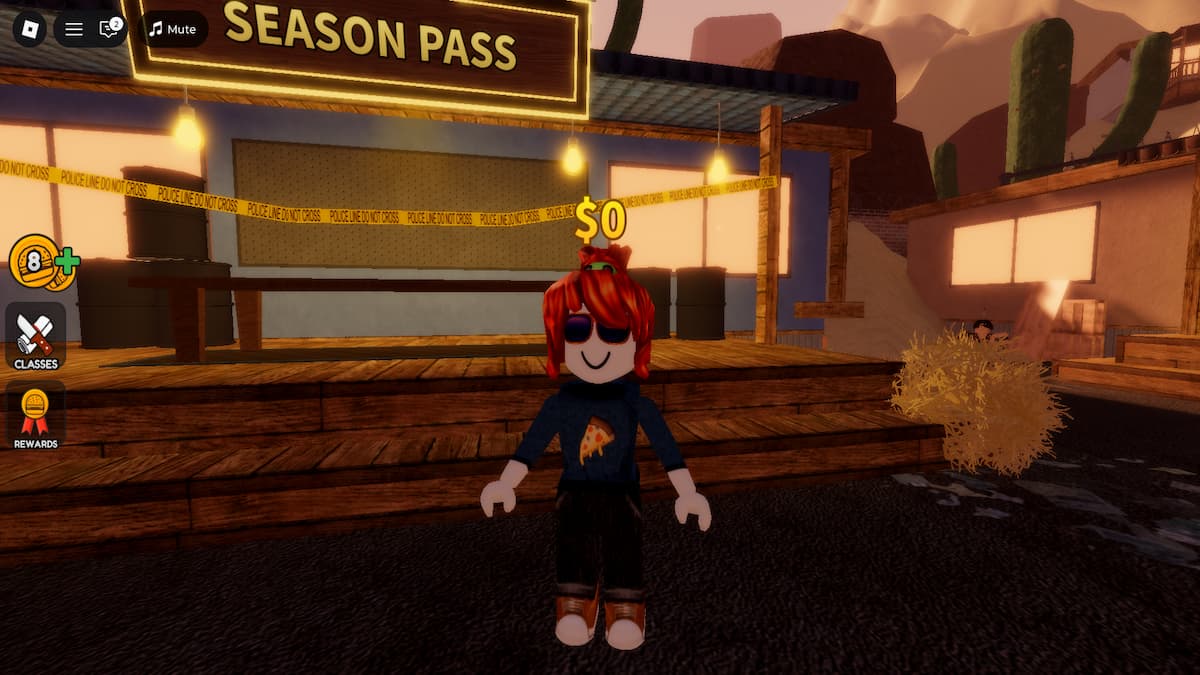Open the chat with two notifications
1200x675 pixels.
click(109, 29)
